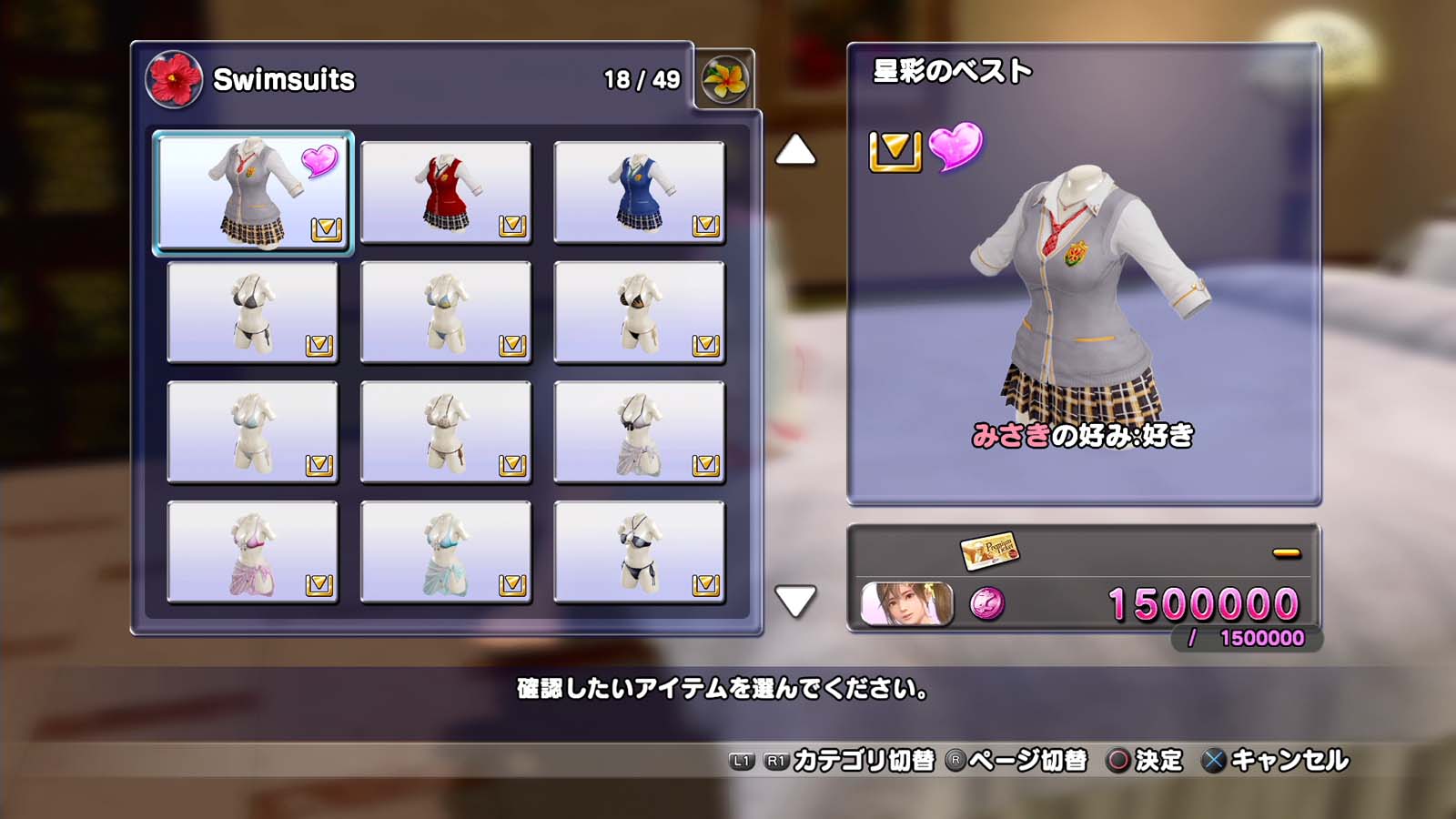The image size is (1456, 819).
Task: Show the previous page with up arrow
Action: click(x=795, y=150)
